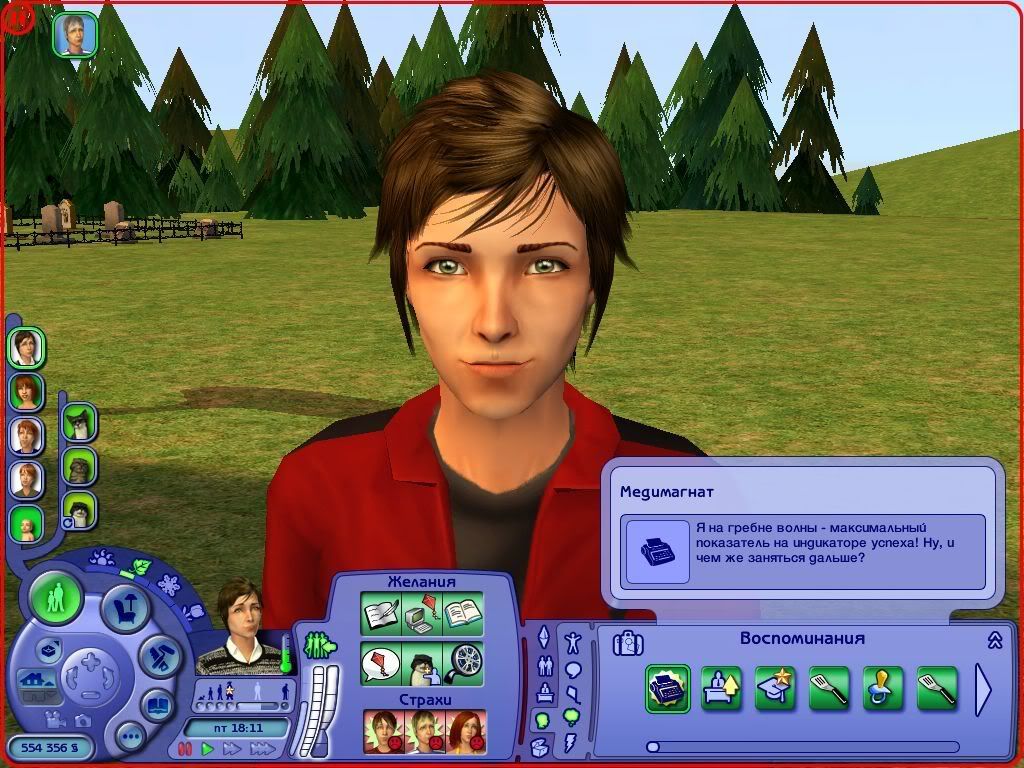Select the open book want
1024x768 pixels.
click(x=463, y=613)
